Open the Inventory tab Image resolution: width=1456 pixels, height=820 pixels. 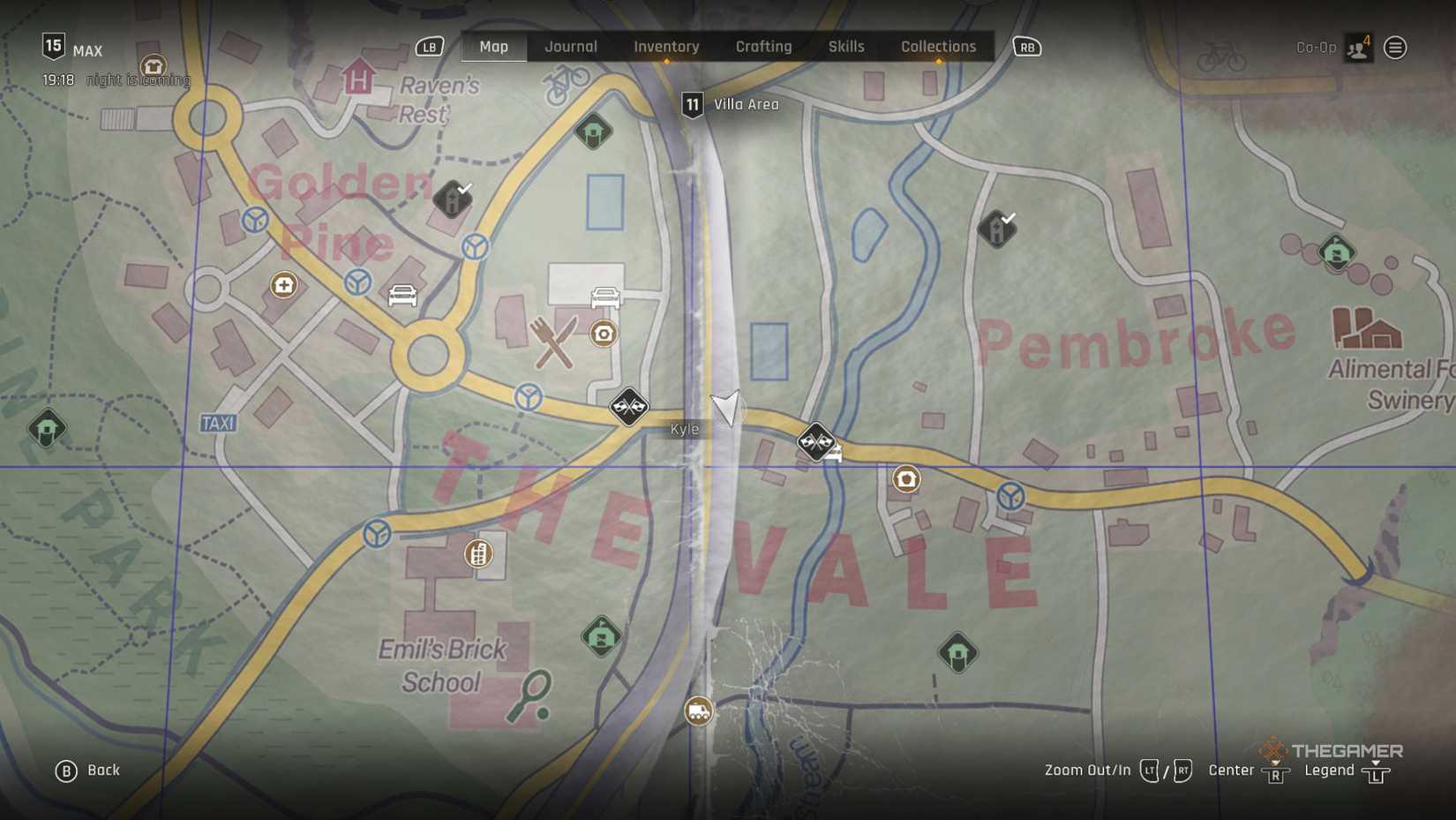666,47
